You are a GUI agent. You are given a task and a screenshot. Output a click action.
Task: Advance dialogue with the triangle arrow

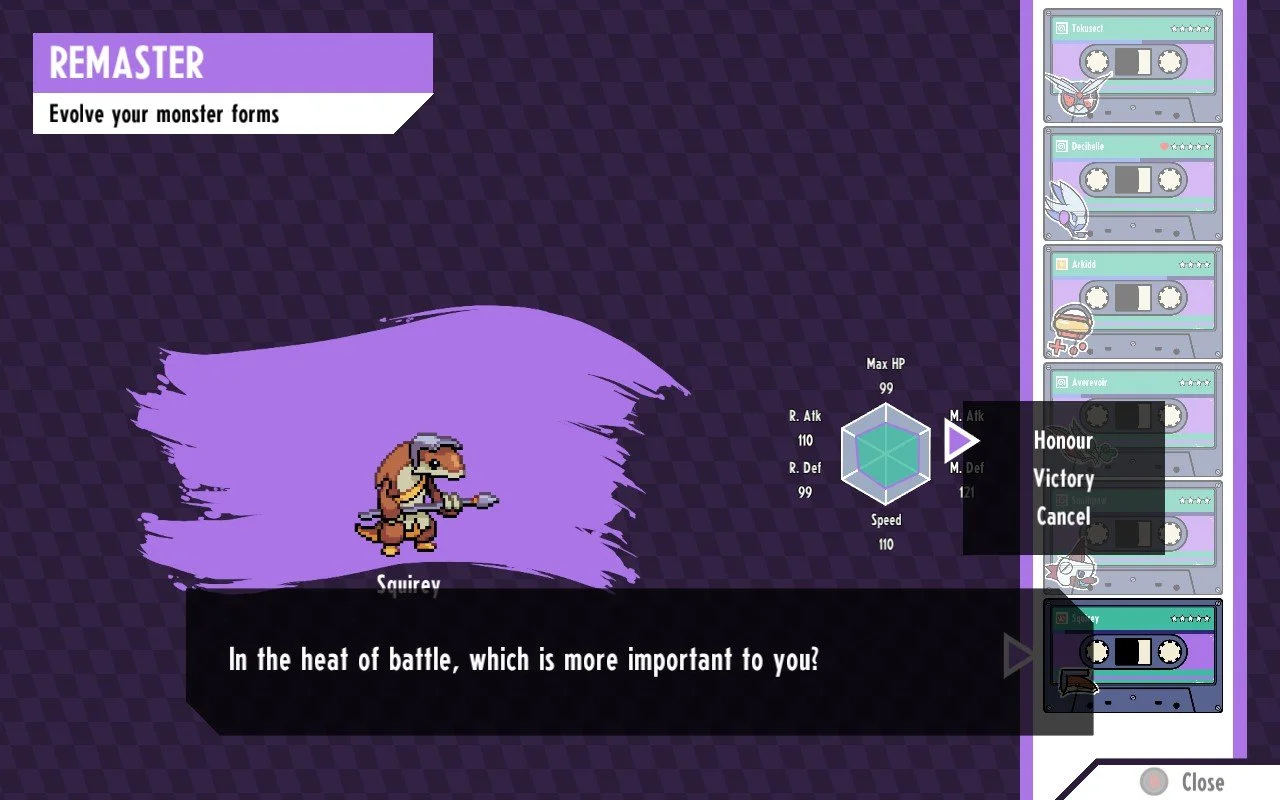pos(1018,656)
